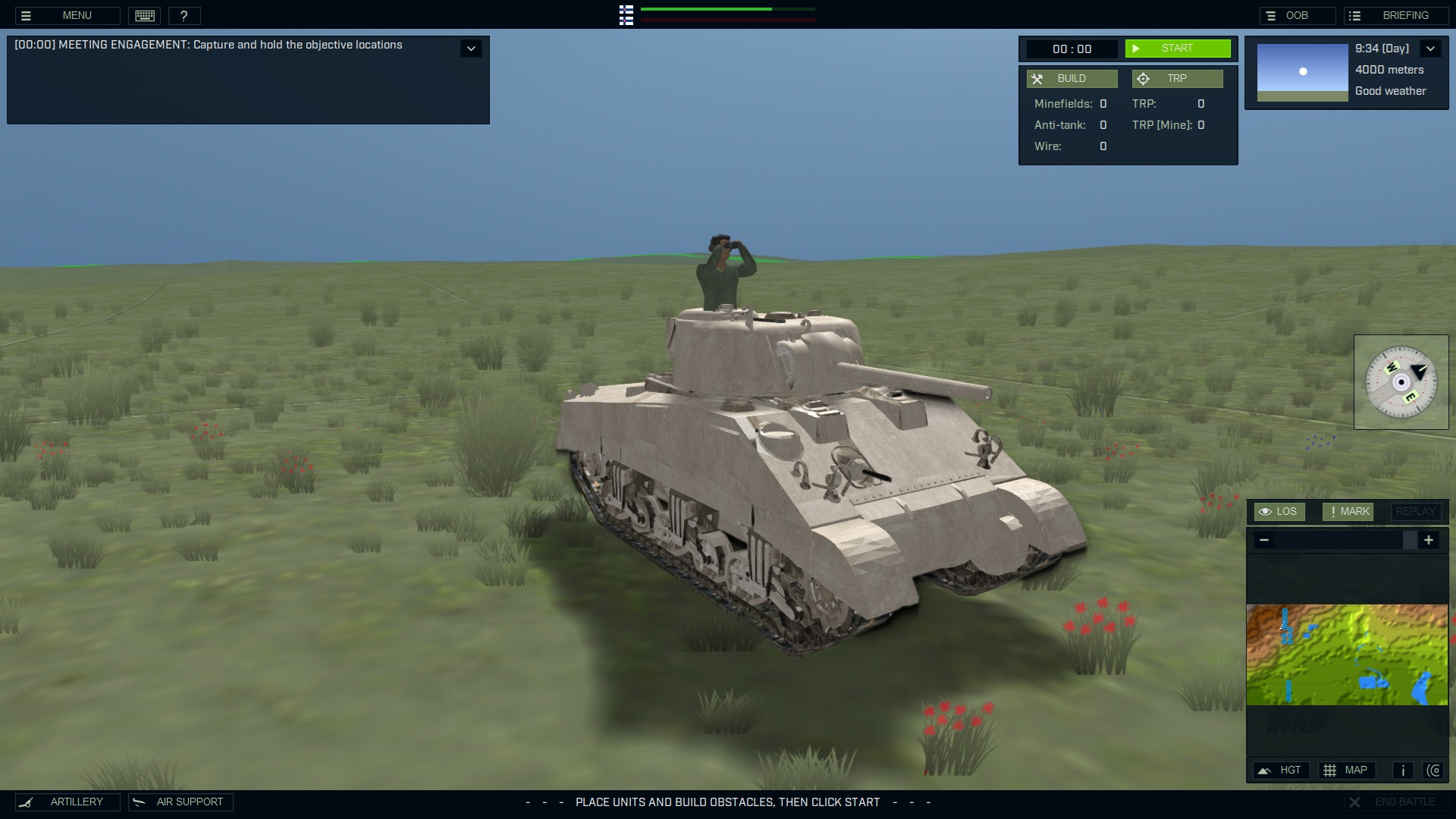Switch to the BUILD tab
The image size is (1456, 819).
[x=1072, y=78]
